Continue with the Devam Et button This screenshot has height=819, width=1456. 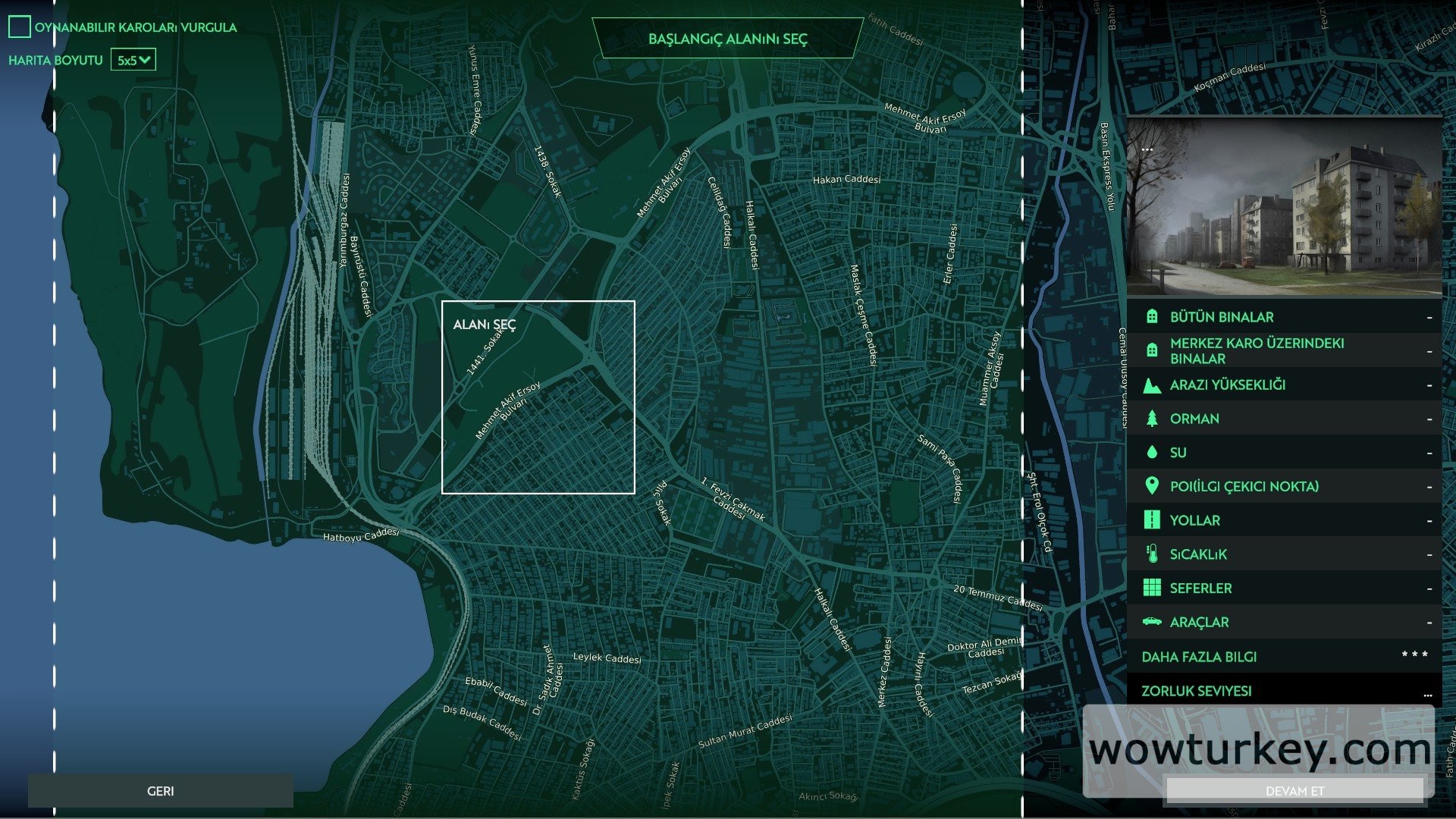pos(1294,791)
